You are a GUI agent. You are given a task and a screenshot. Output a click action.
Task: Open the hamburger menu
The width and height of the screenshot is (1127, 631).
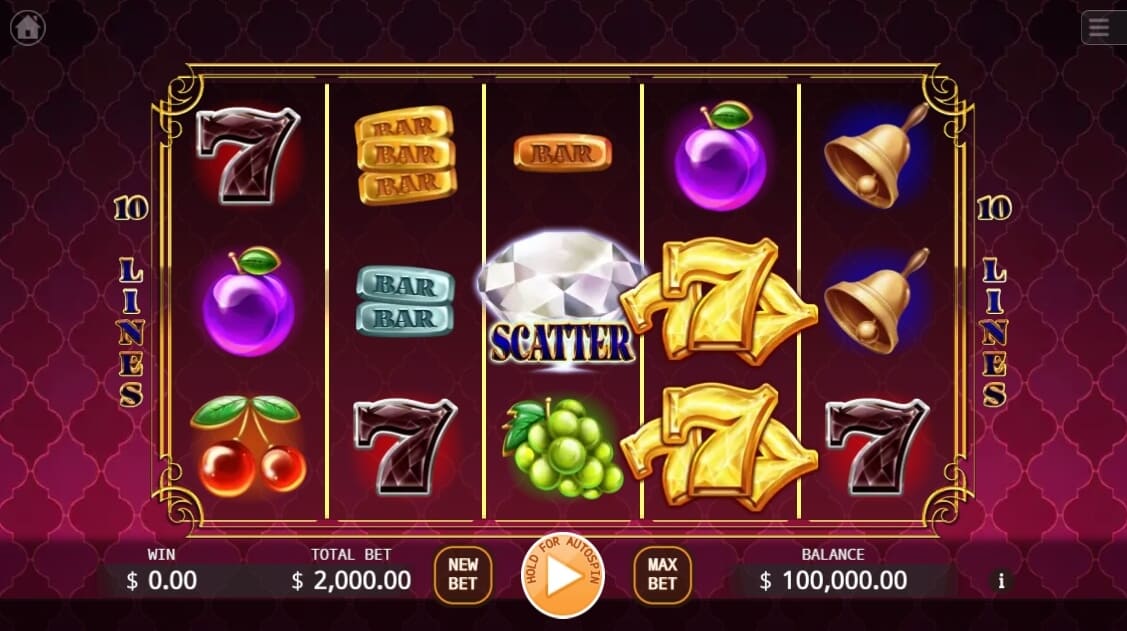point(1100,28)
